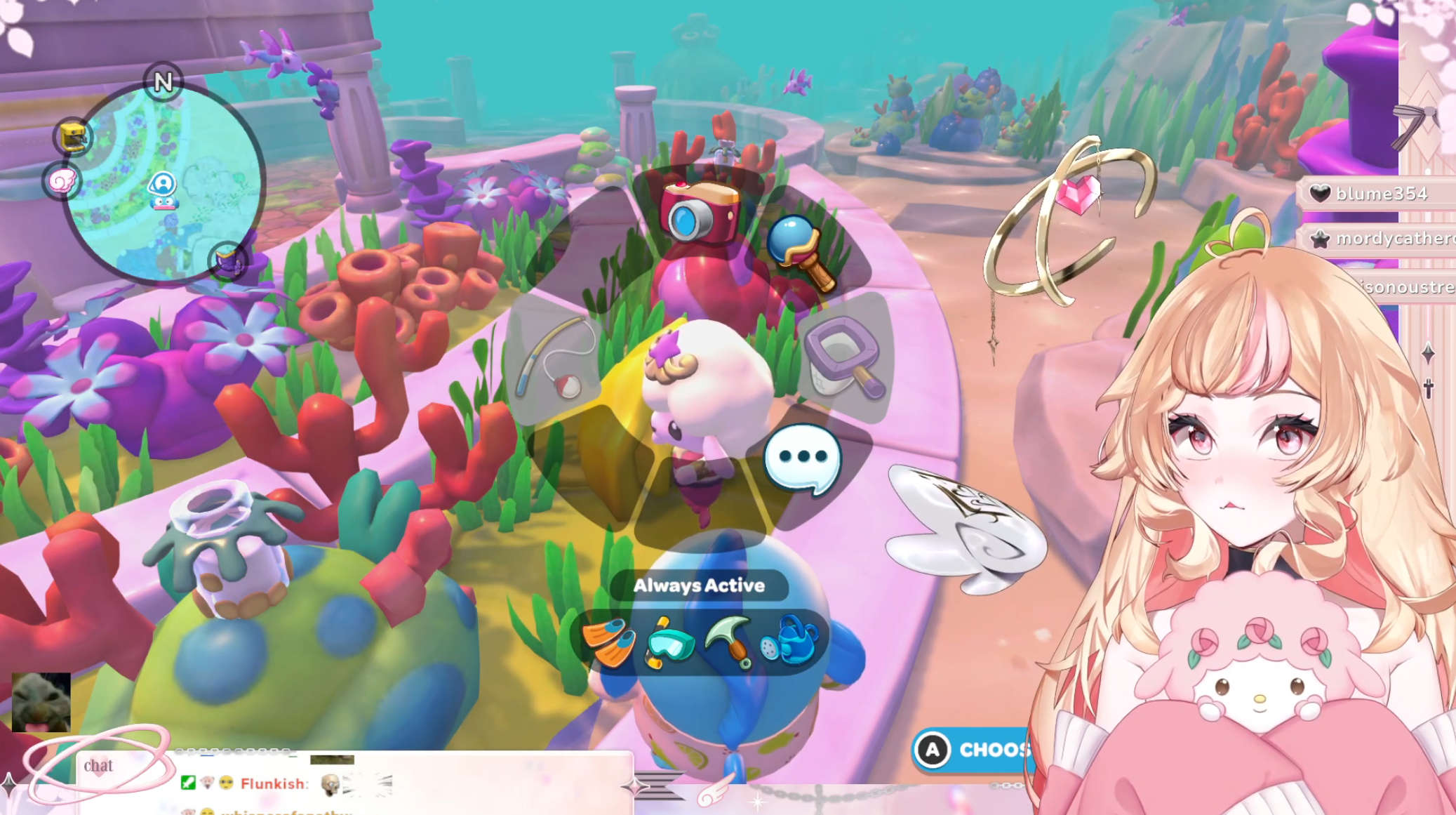The width and height of the screenshot is (1456, 815).
Task: Open the stream chat box
Action: [x=98, y=766]
